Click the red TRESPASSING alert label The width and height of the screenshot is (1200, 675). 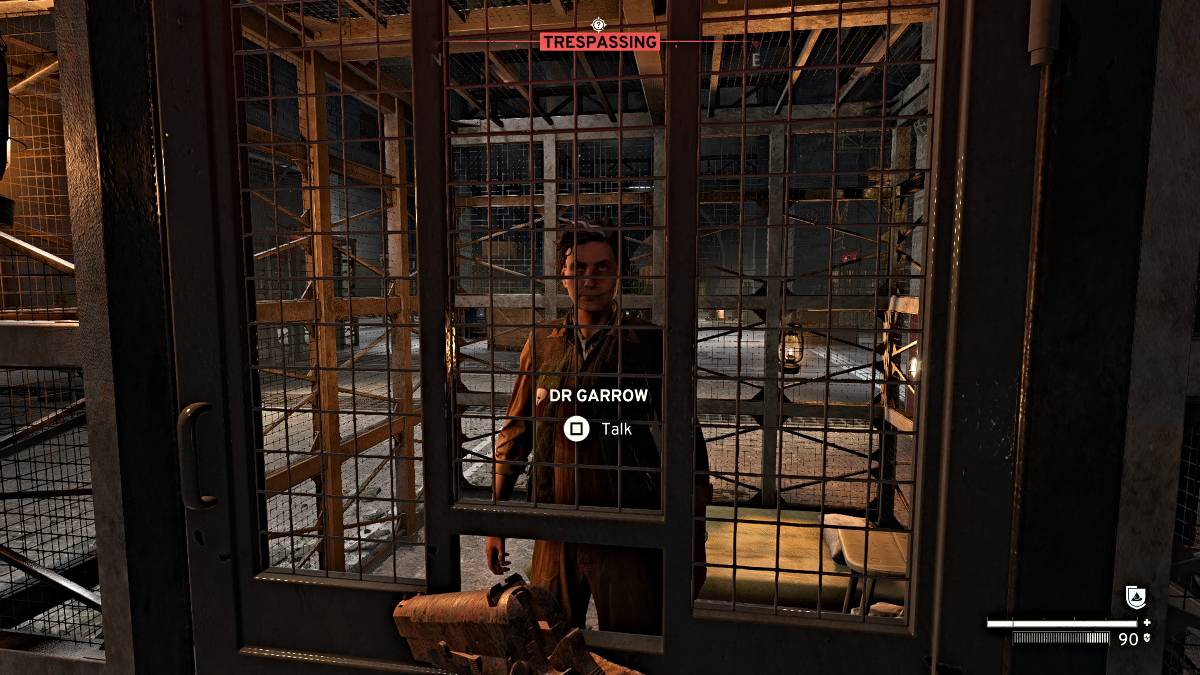[600, 42]
